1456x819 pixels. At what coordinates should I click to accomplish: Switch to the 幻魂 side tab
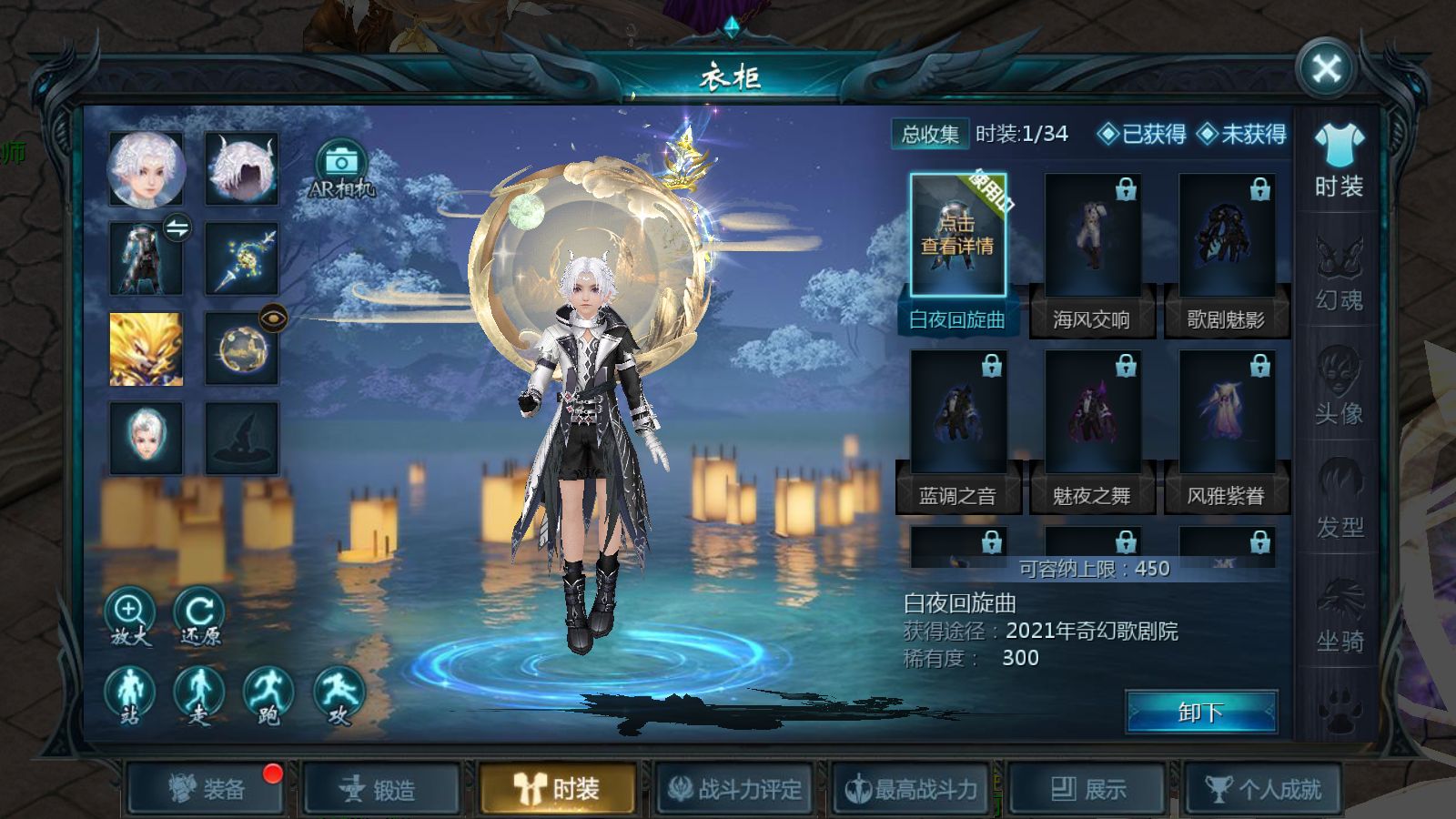tap(1339, 273)
